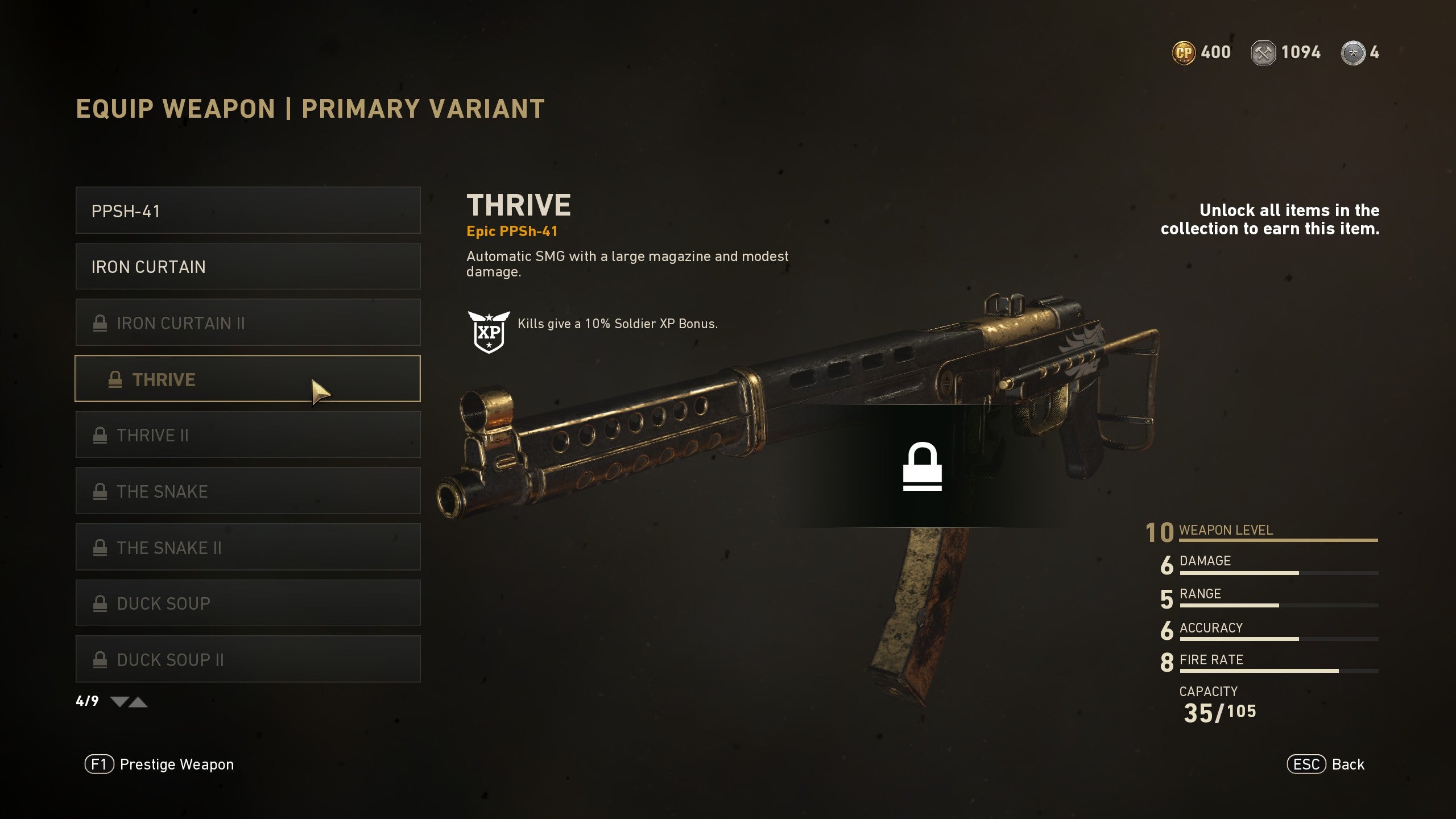Expand the Thrive entry in the list
Image resolution: width=1456 pixels, height=819 pixels.
(247, 379)
